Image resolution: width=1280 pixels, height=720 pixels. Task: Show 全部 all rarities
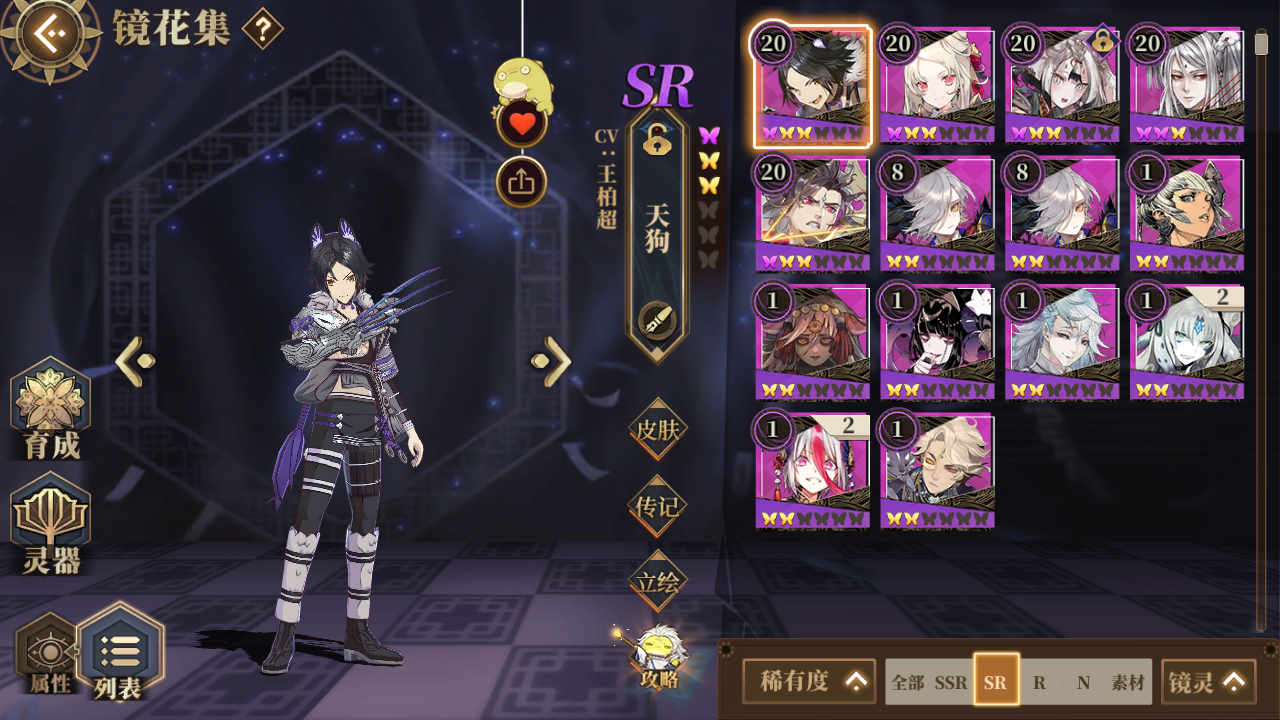pos(908,683)
